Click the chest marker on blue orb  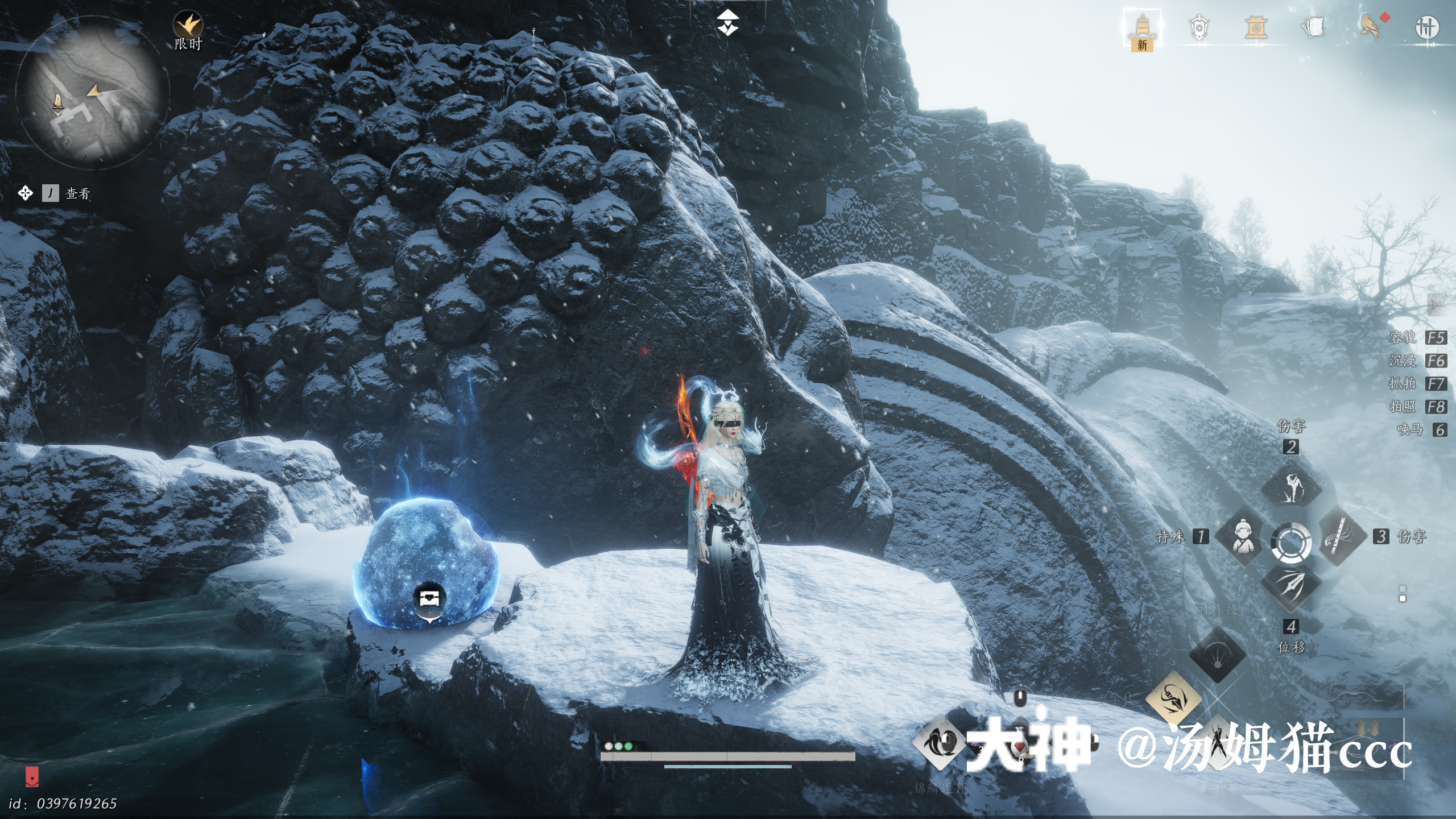tap(429, 598)
